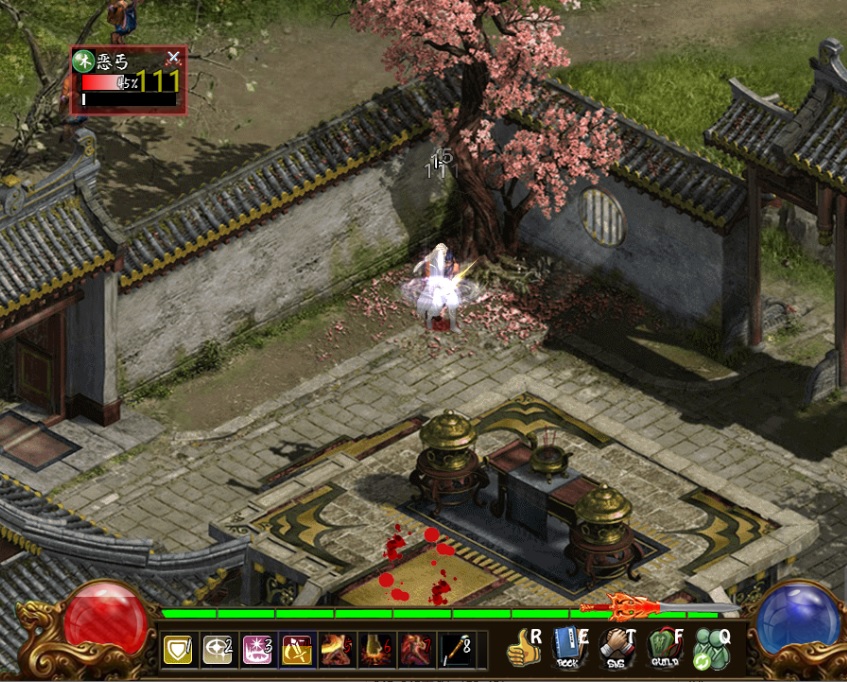This screenshot has width=847, height=682.
Task: Activate the yellow shield skill
Action: click(178, 650)
